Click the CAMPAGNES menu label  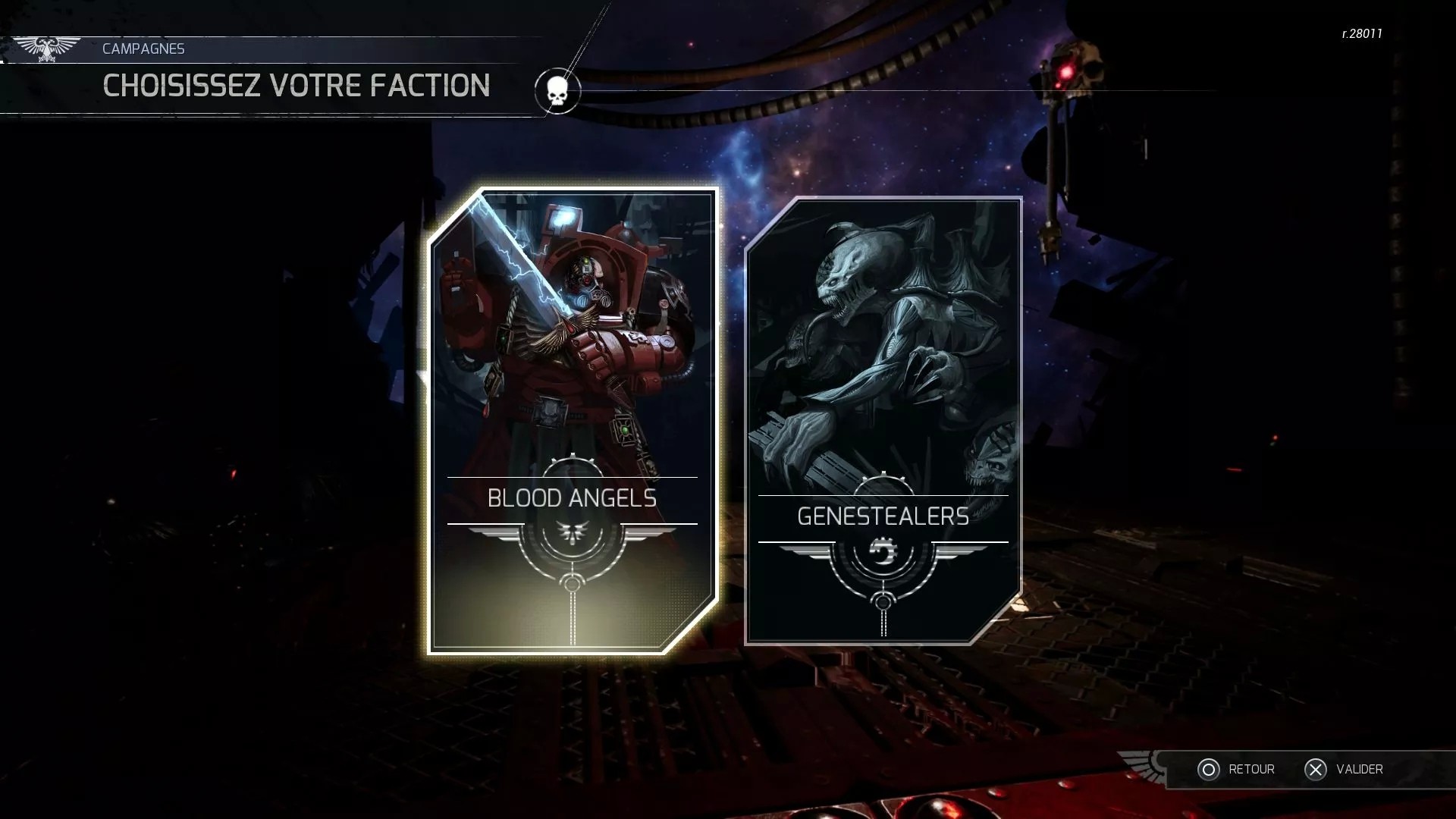click(x=143, y=48)
